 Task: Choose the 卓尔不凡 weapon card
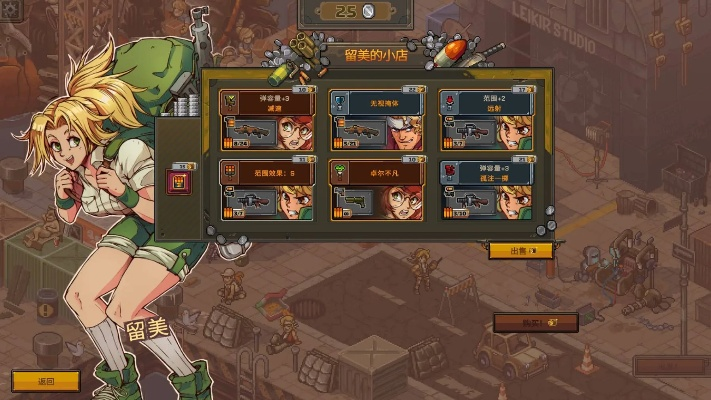pyautogui.click(x=376, y=189)
